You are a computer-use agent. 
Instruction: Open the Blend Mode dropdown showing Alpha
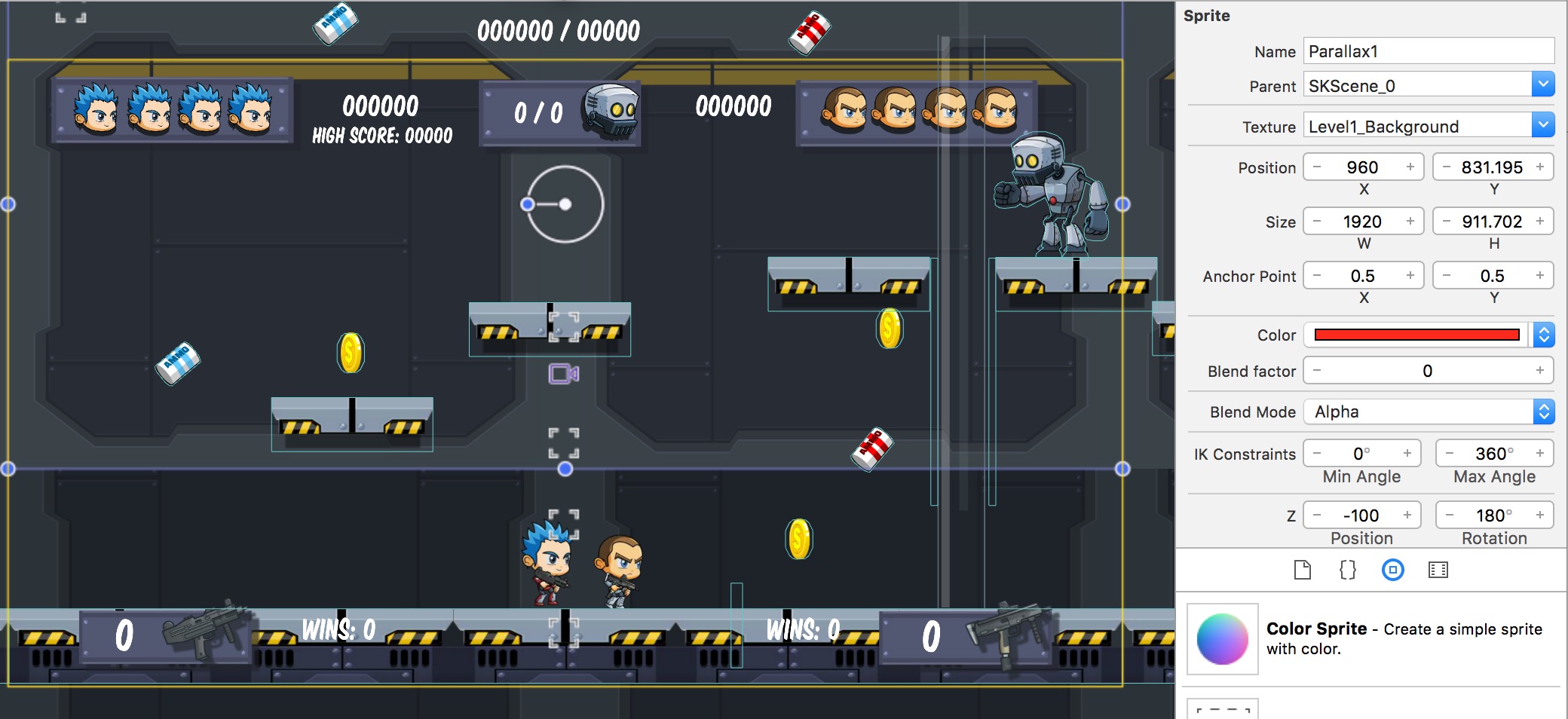1545,412
